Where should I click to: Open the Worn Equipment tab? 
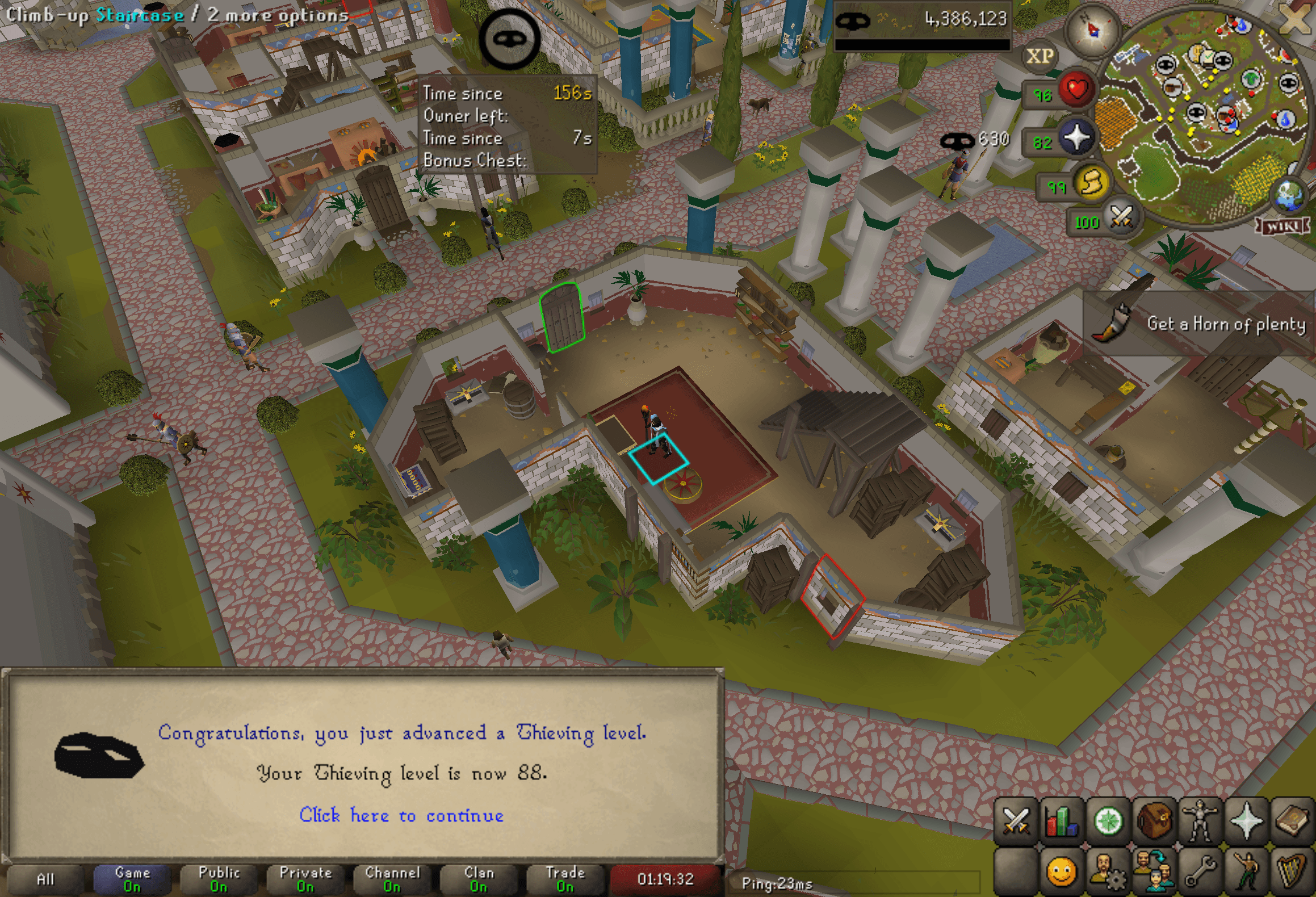[x=1201, y=818]
